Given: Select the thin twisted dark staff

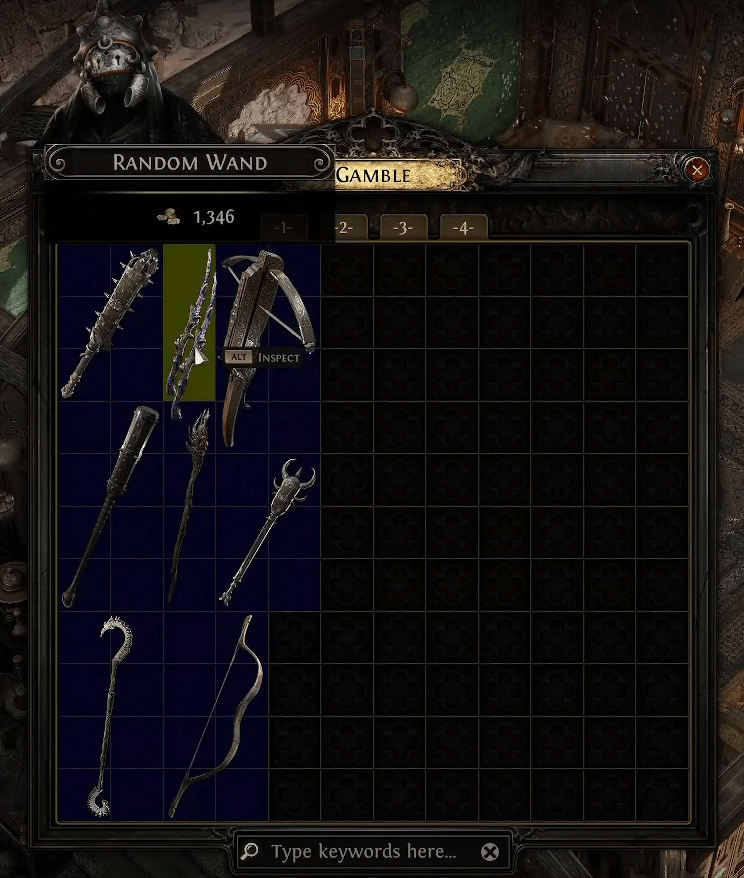Looking at the screenshot, I should (x=190, y=506).
